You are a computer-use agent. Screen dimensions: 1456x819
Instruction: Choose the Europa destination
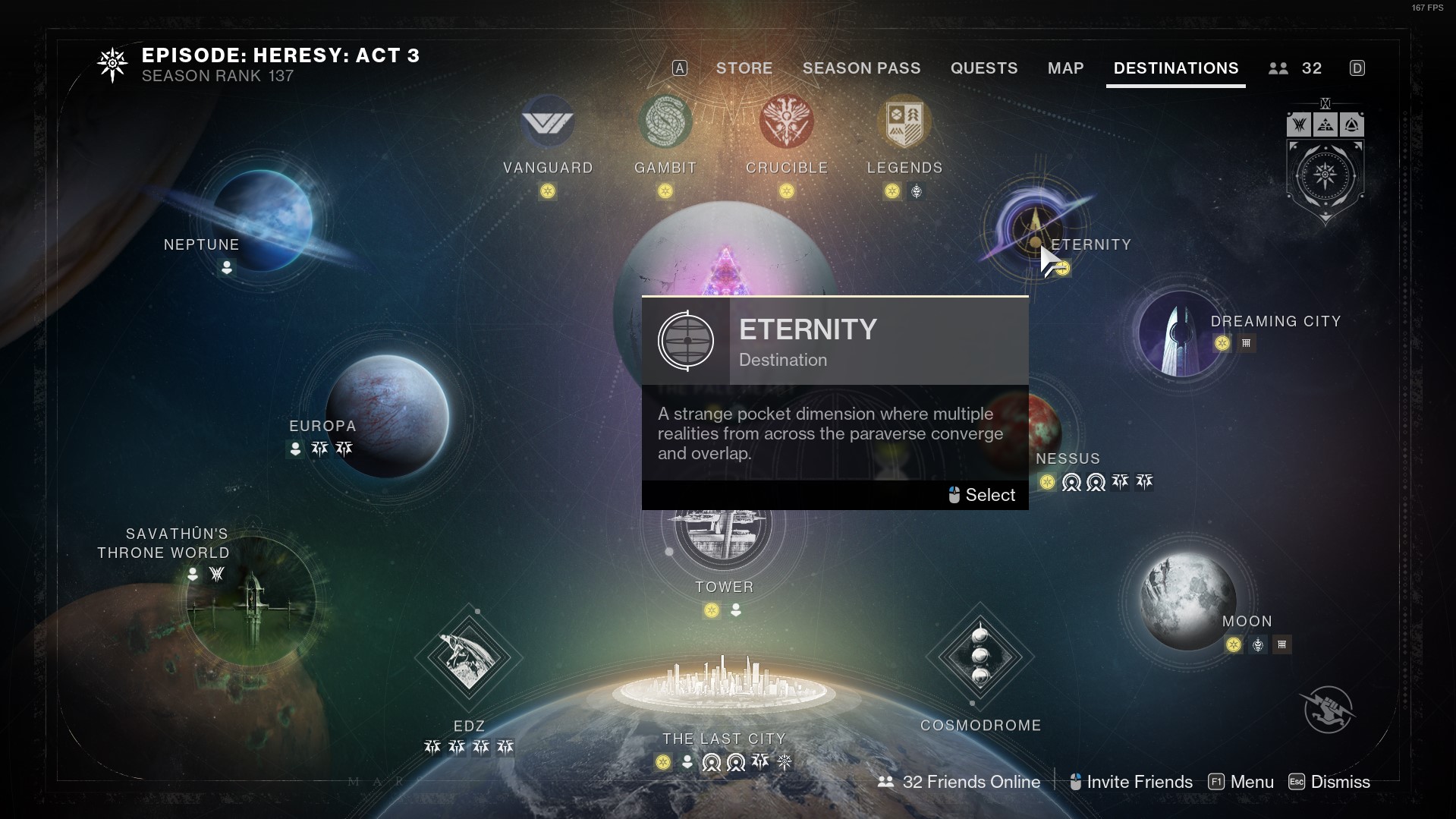click(387, 416)
